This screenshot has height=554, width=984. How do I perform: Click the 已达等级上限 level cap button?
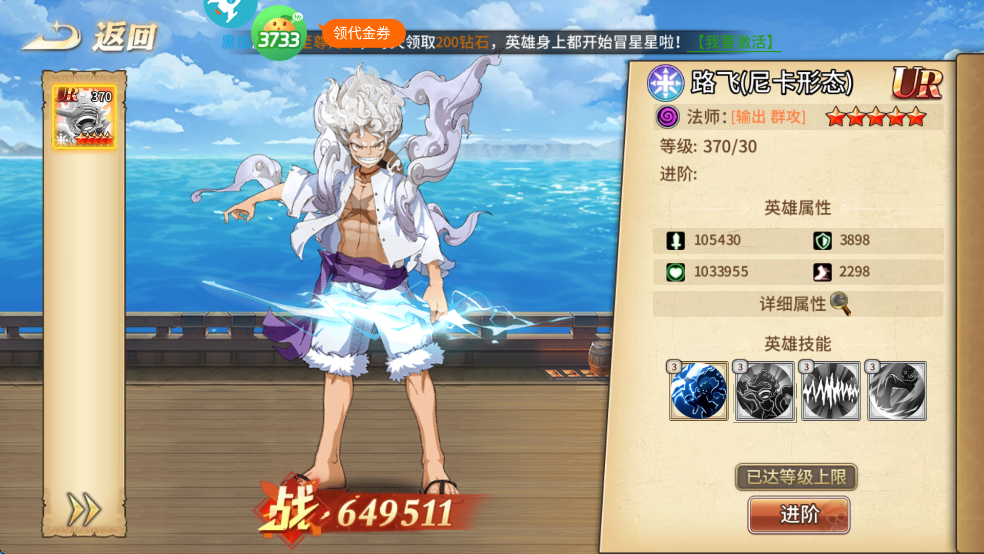(796, 477)
